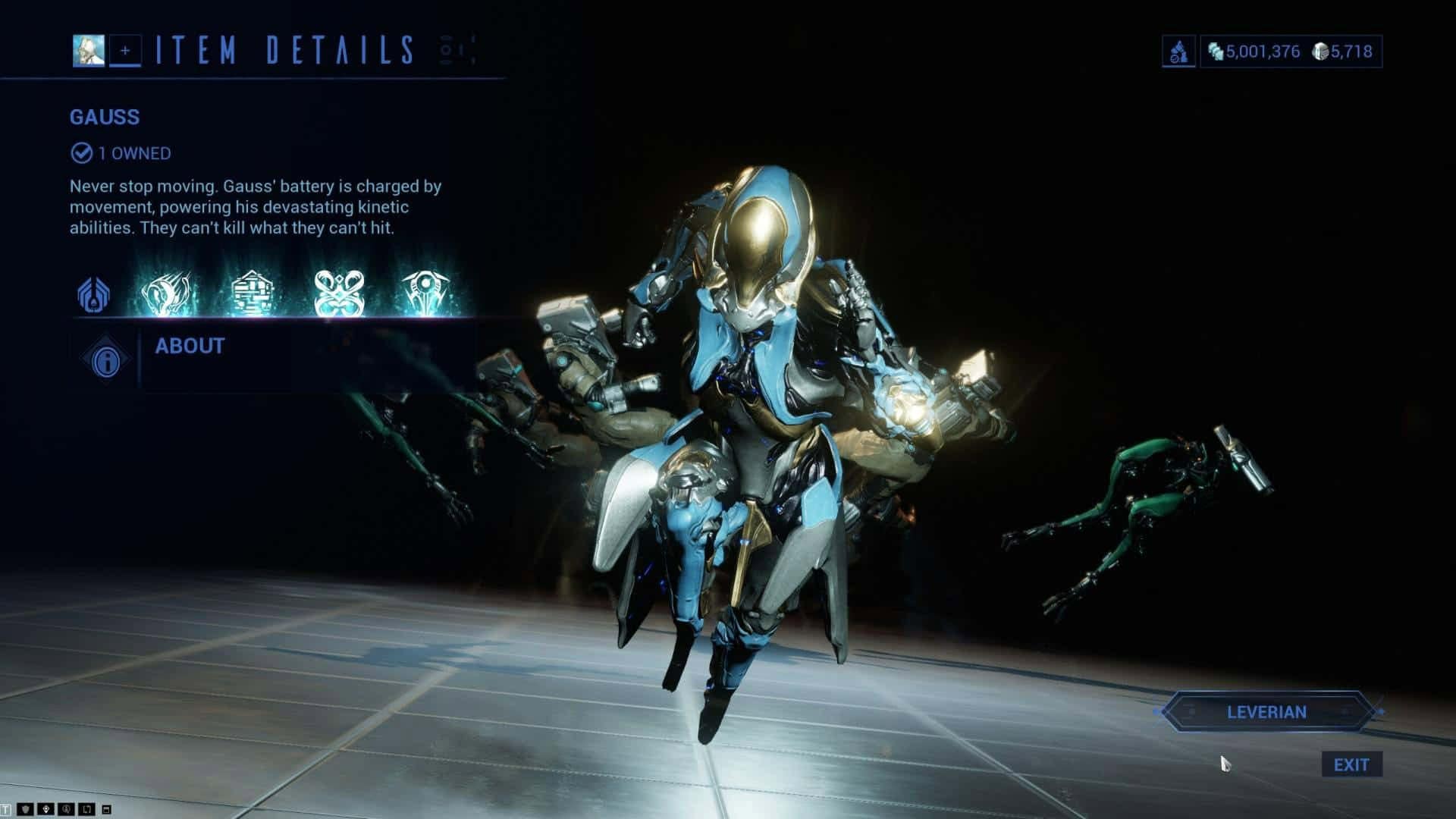Open the Leverian for Gauss
This screenshot has width=1456, height=819.
[1266, 712]
